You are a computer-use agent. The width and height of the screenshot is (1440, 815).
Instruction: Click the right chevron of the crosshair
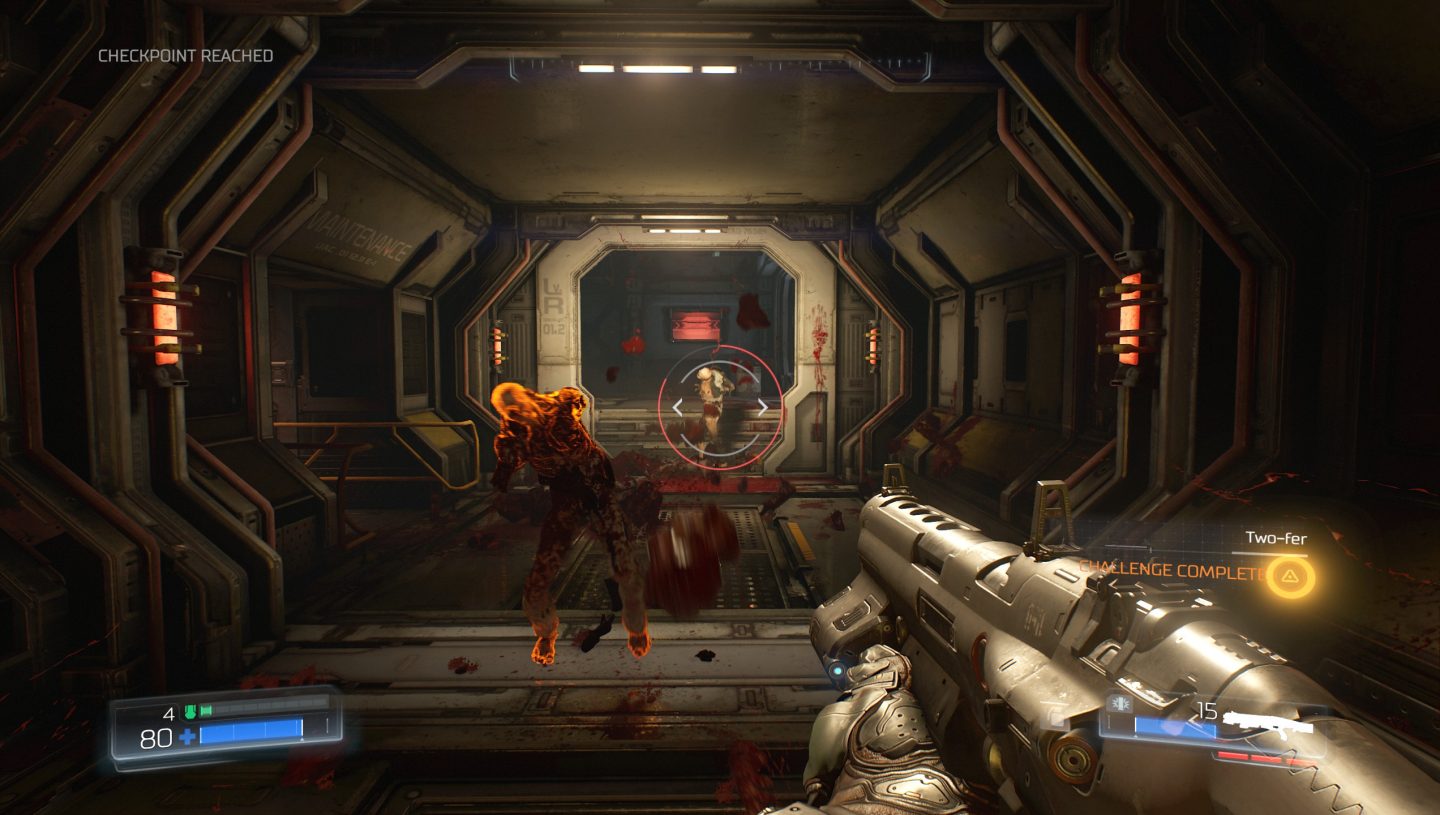pyautogui.click(x=765, y=409)
